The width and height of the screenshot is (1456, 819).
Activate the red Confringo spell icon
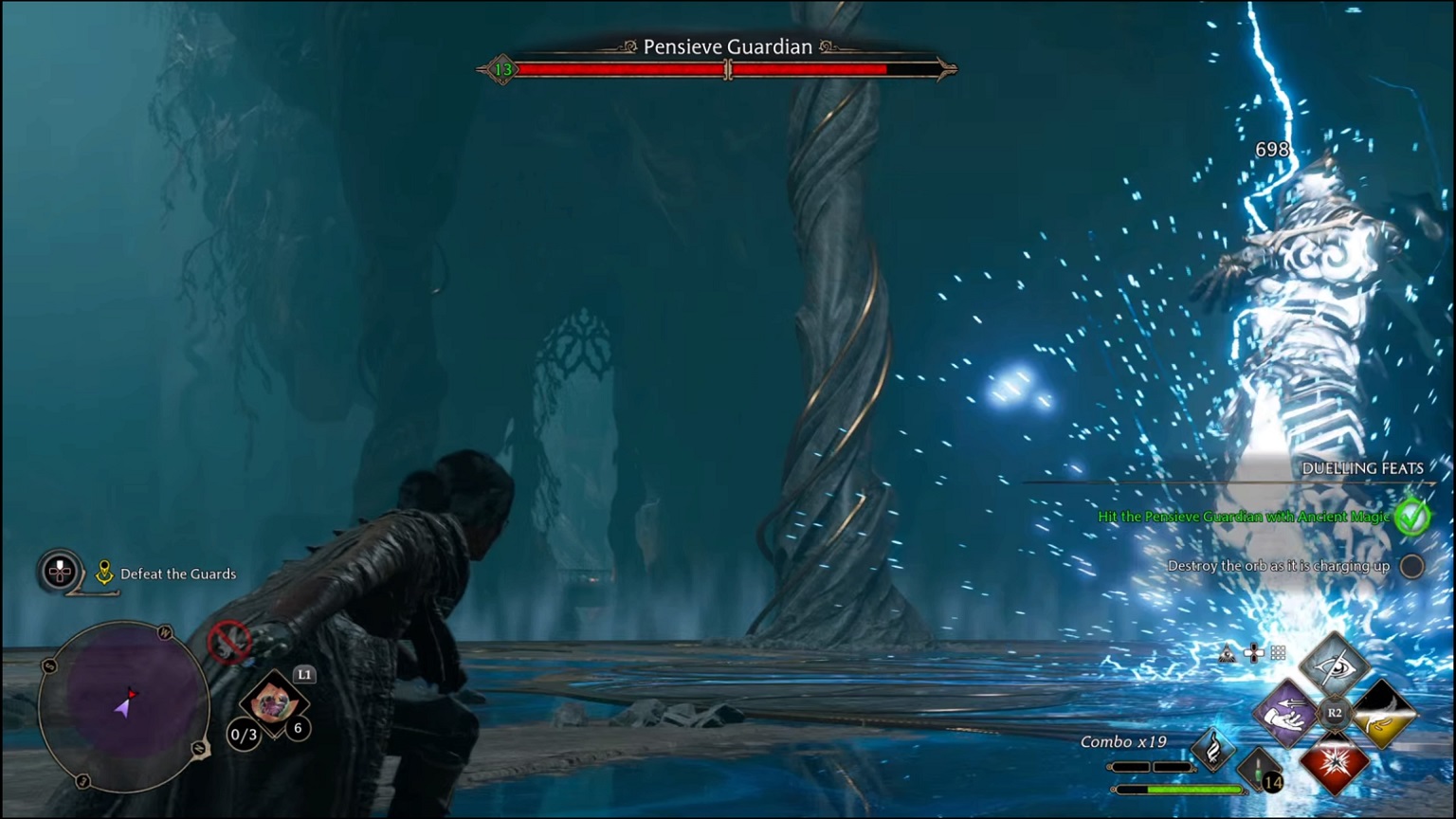click(x=1335, y=764)
